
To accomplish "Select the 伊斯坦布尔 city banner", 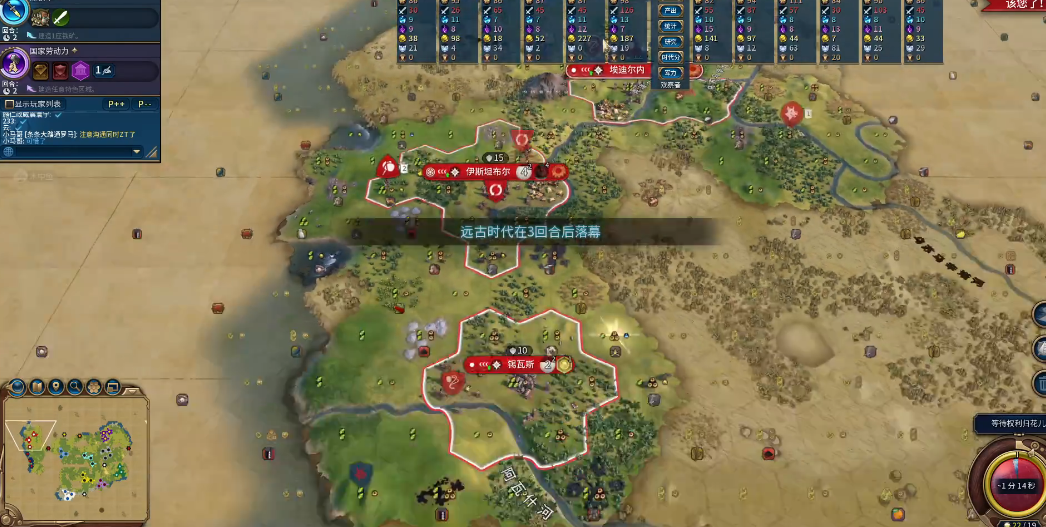I will [486, 172].
